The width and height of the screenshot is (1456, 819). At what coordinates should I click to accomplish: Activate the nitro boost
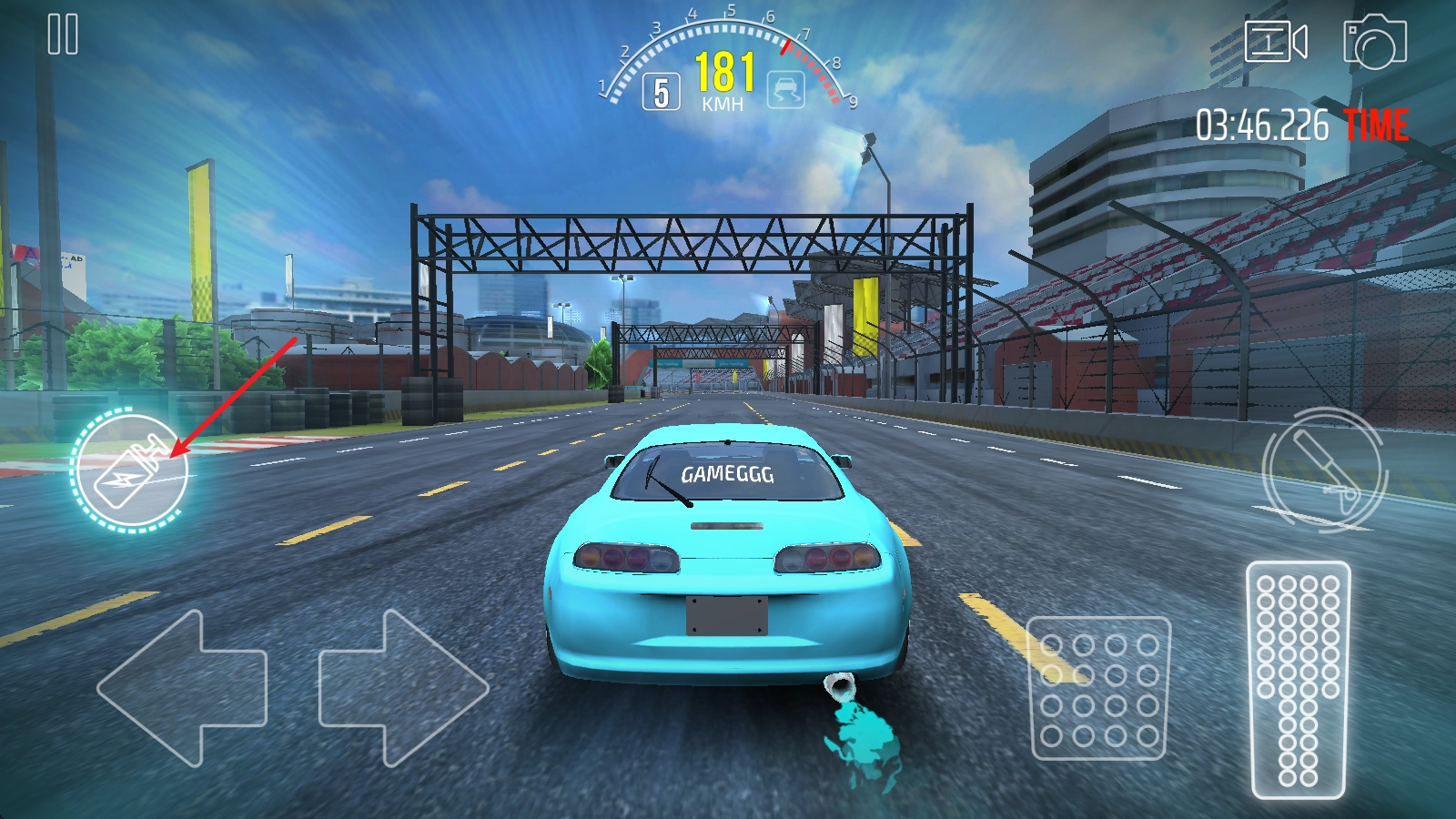[x=130, y=471]
